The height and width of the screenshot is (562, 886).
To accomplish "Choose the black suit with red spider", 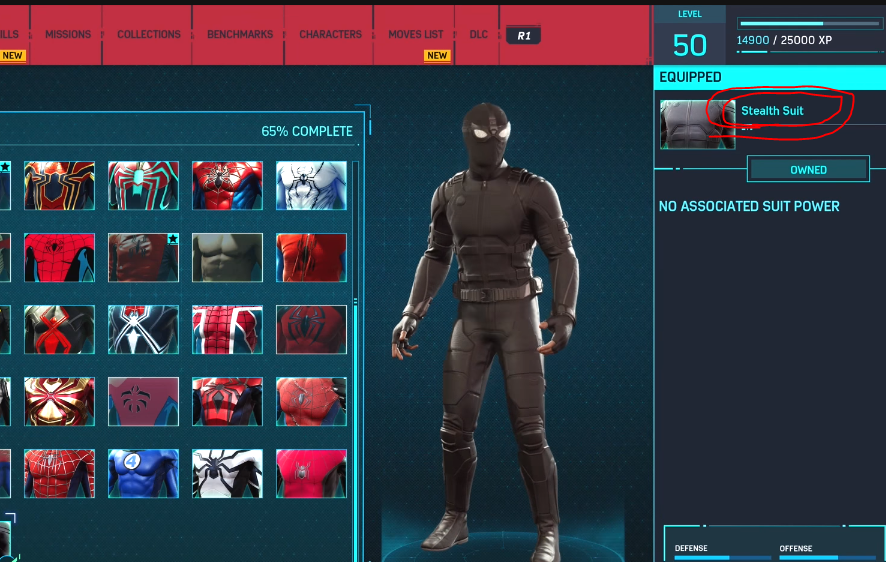I will pos(59,330).
